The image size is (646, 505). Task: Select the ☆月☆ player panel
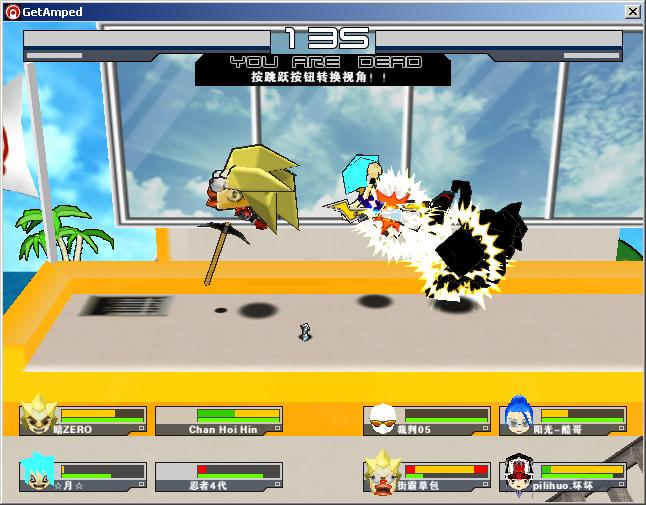coord(84,476)
